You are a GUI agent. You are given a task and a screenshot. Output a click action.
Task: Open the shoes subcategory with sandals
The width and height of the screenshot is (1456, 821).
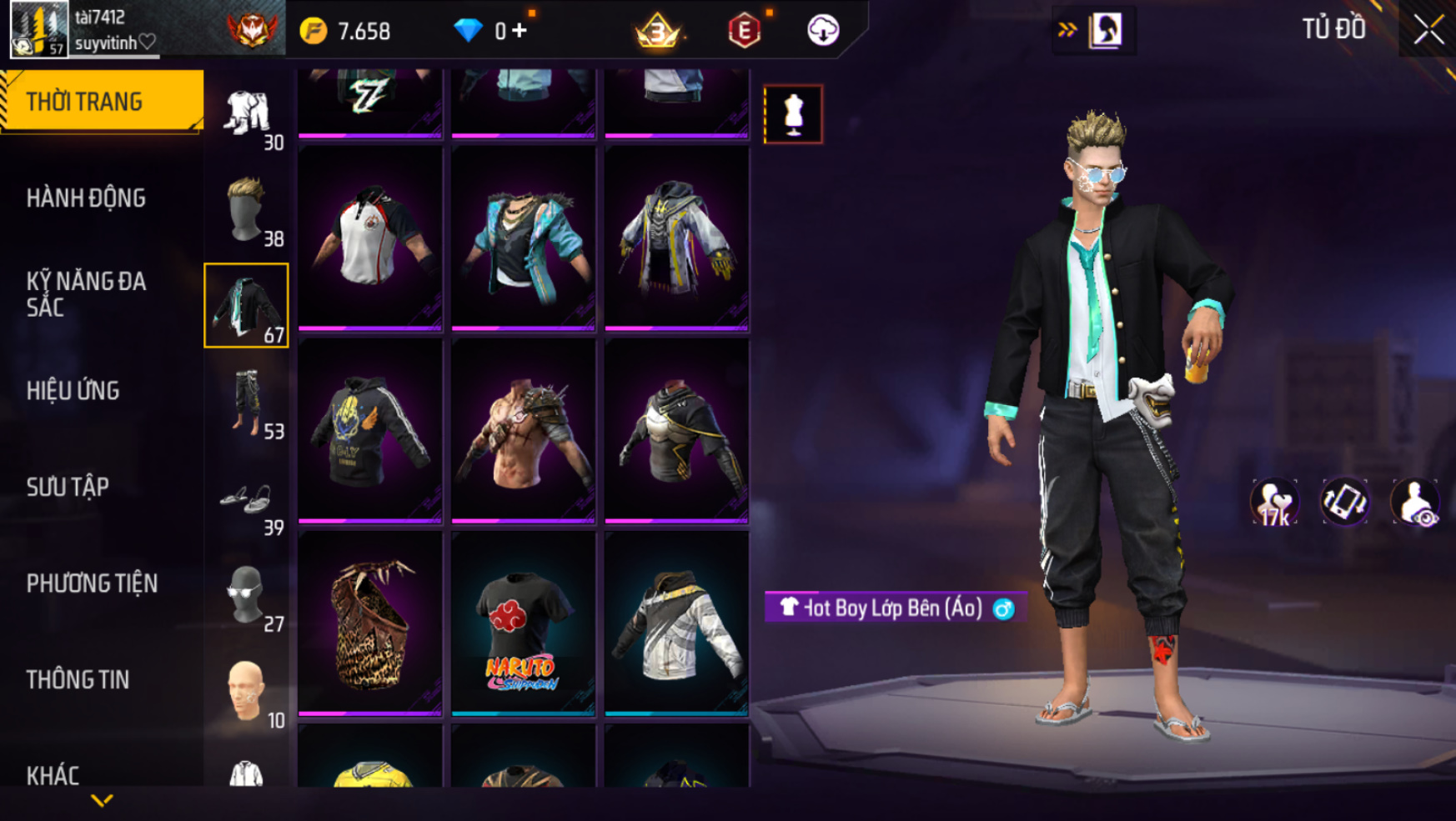coord(247,500)
